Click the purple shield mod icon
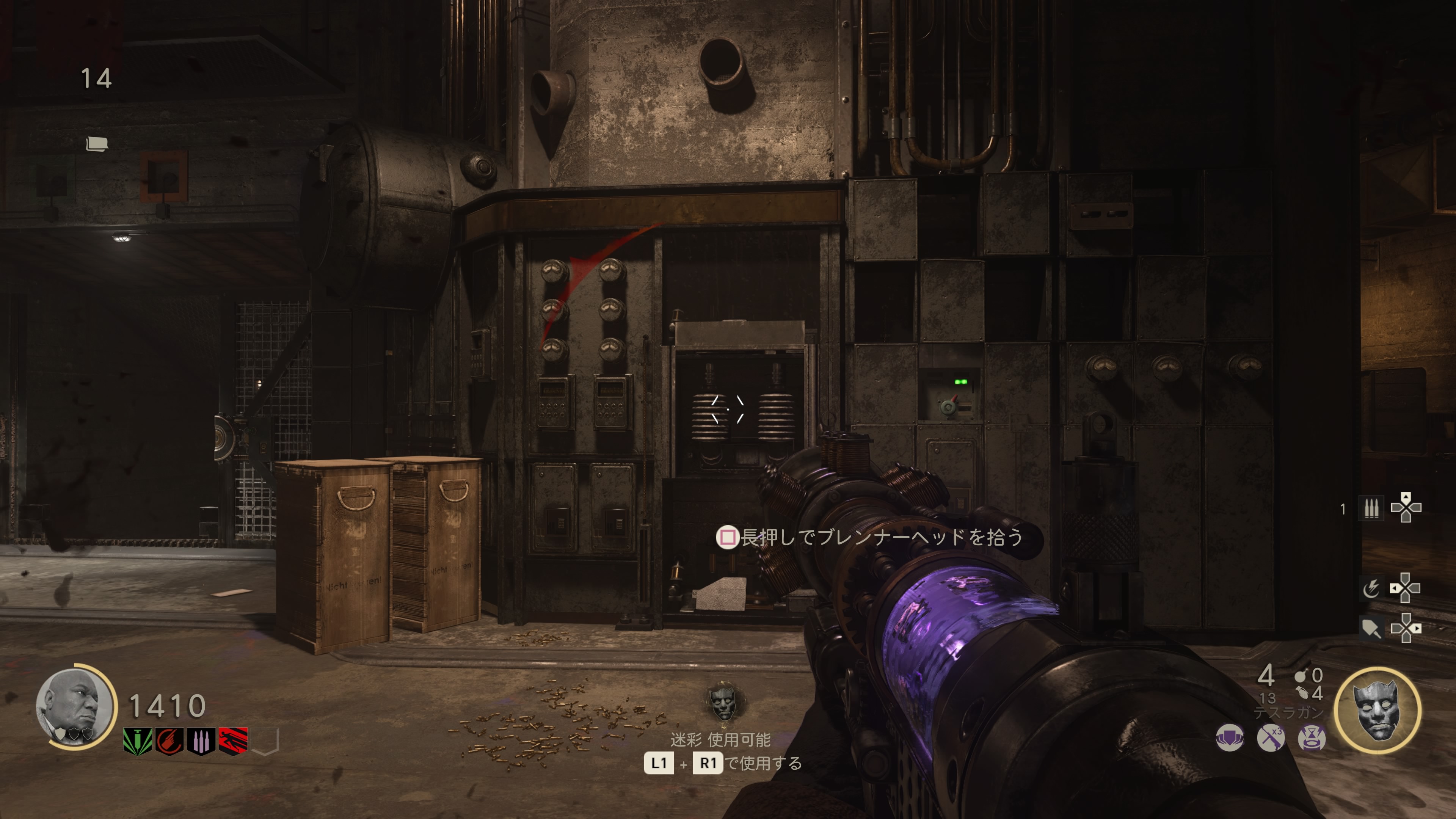Image resolution: width=1456 pixels, height=819 pixels. pyautogui.click(x=1230, y=737)
